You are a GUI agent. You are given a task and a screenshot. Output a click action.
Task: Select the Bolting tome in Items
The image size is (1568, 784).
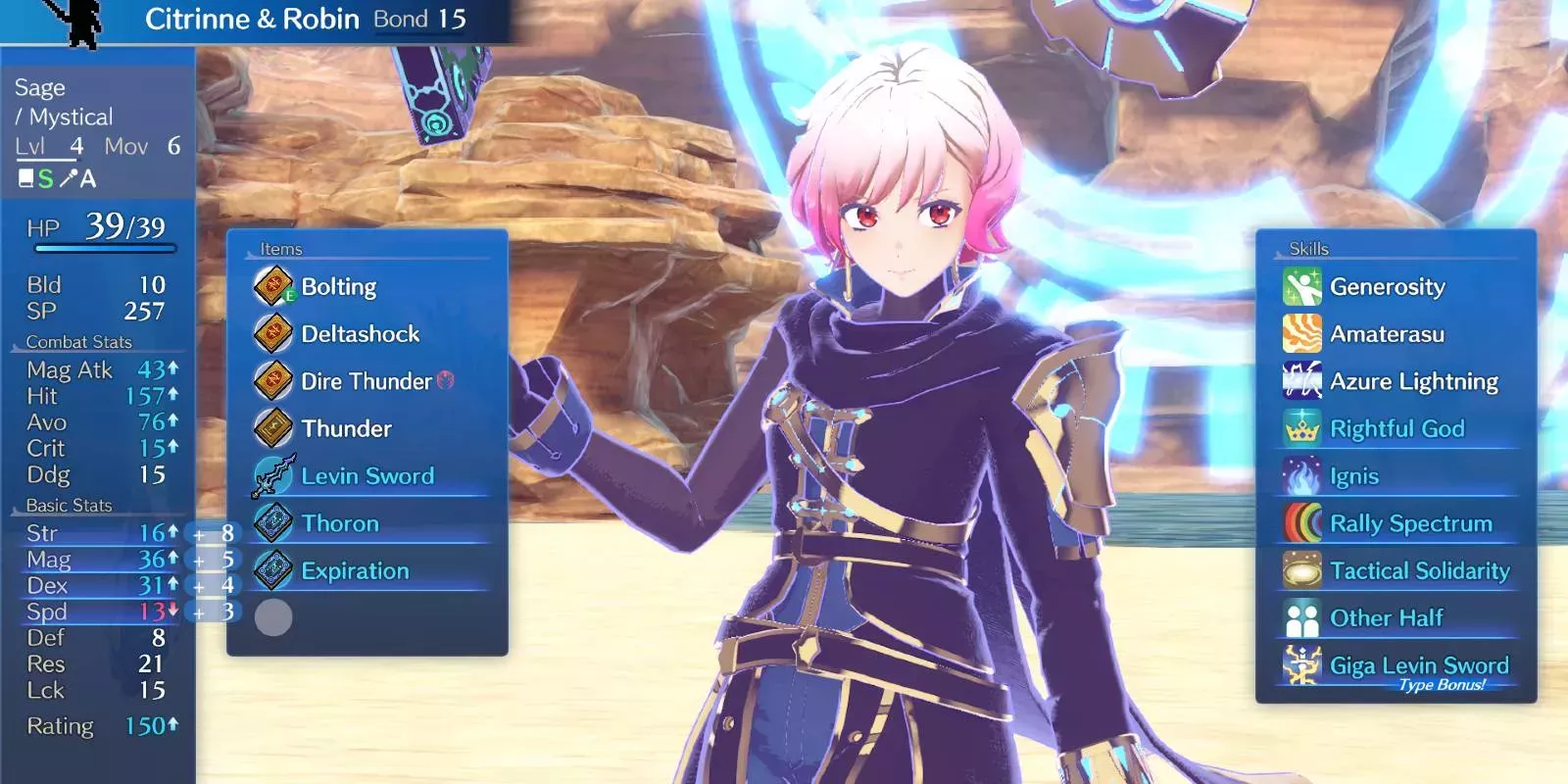point(338,287)
